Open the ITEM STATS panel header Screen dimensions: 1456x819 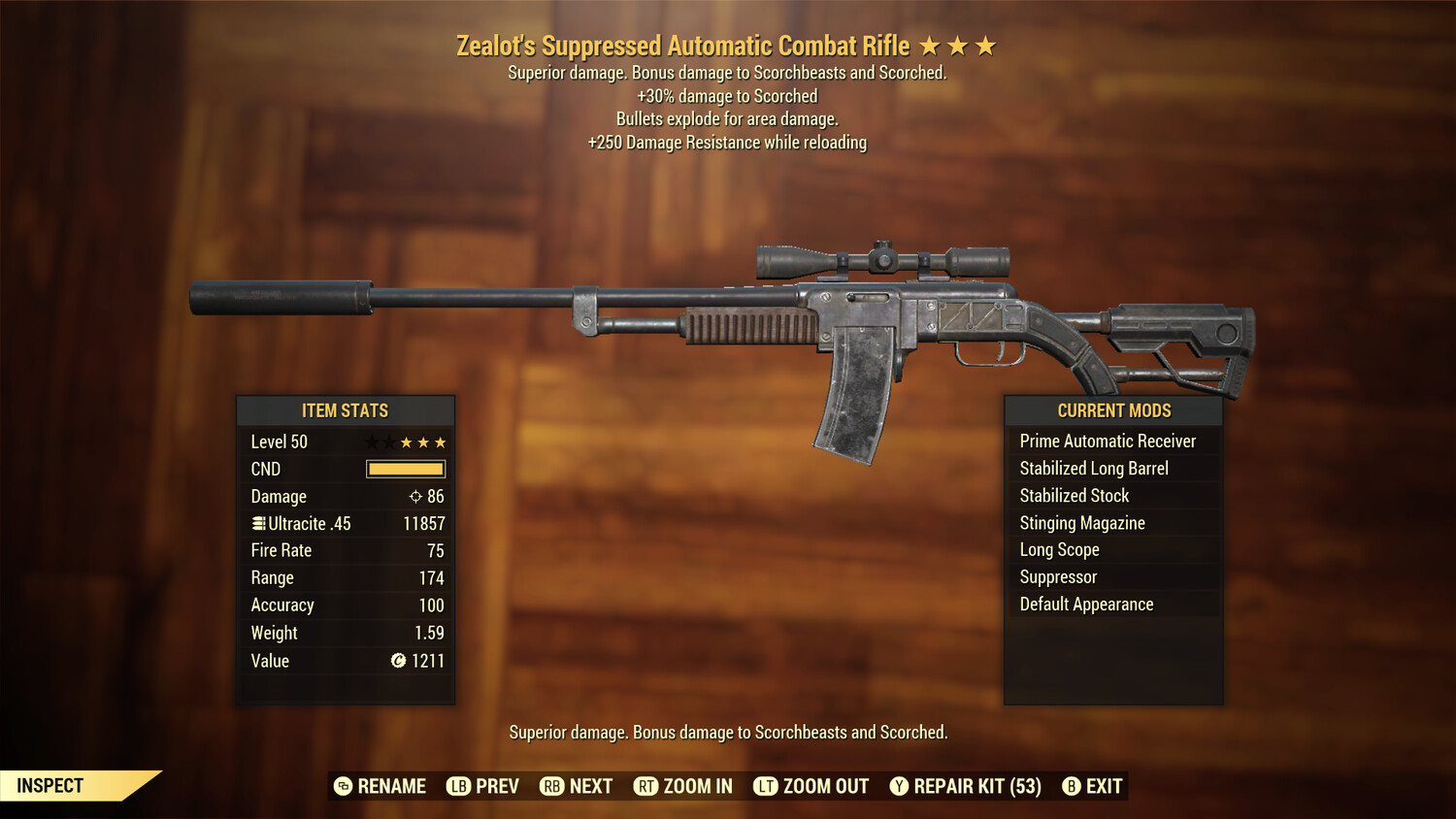click(345, 410)
